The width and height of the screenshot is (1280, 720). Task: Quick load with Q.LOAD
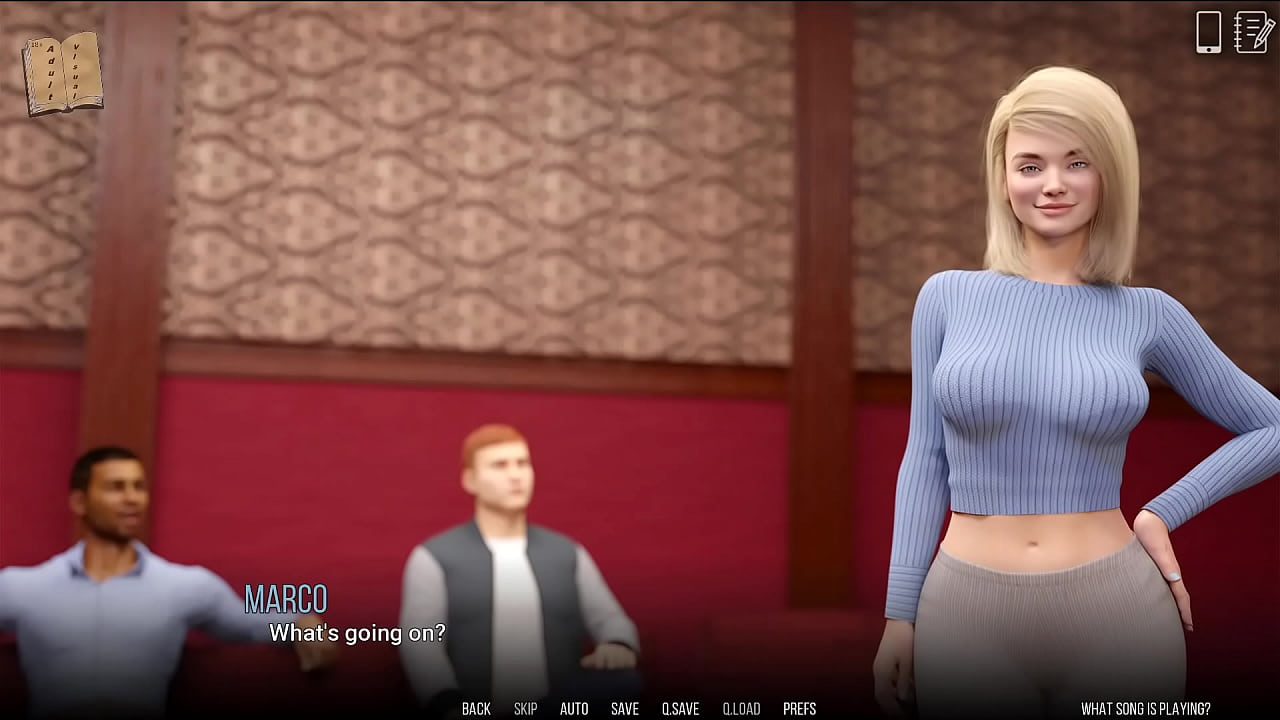point(741,709)
